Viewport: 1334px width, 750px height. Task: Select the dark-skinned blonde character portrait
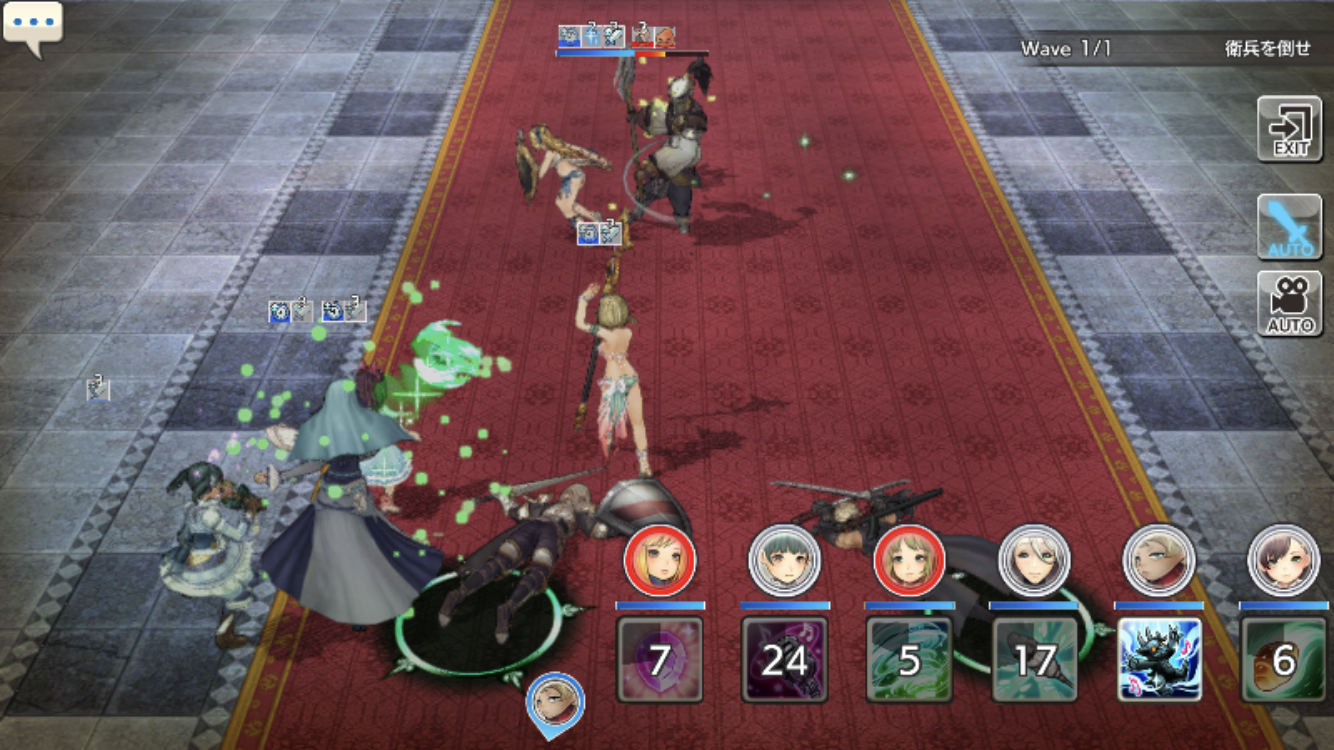pos(1159,560)
